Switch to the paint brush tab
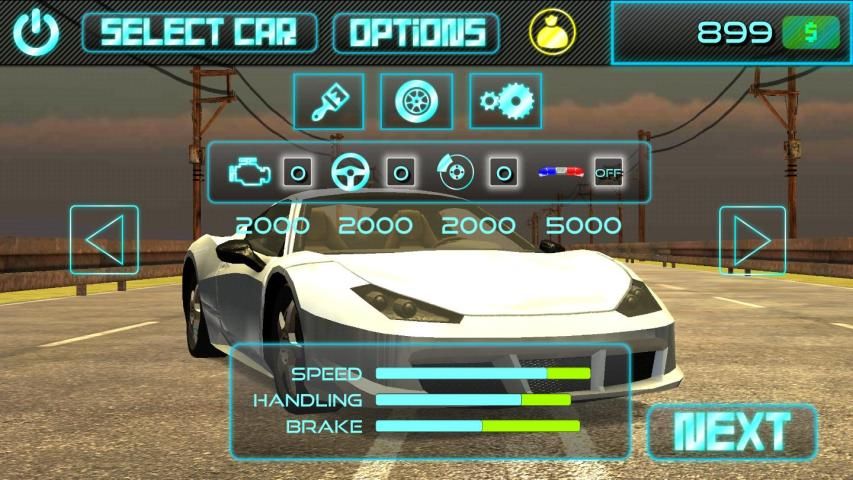This screenshot has width=853, height=480. [328, 101]
